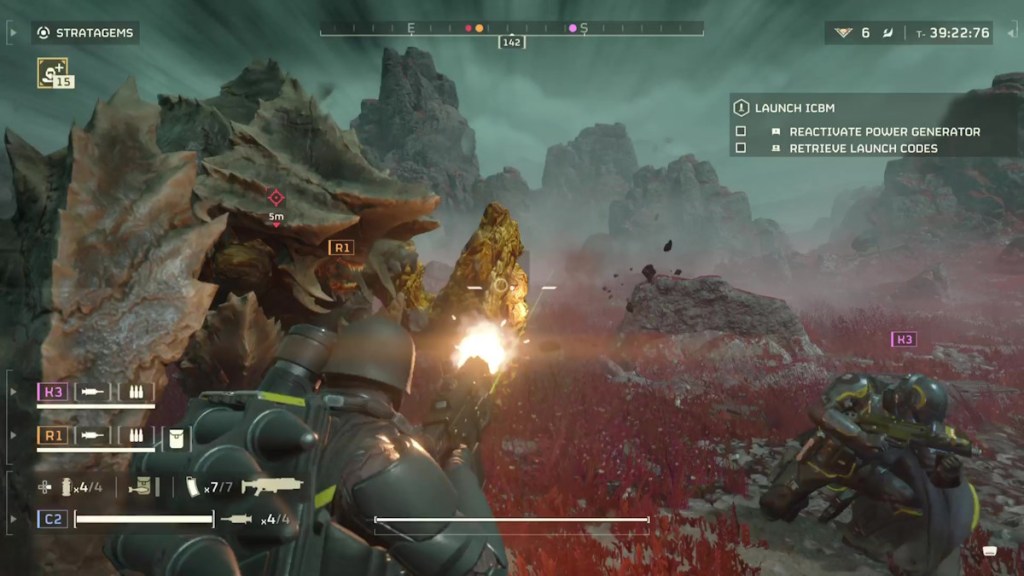1024x576 pixels.
Task: Click your C2 player tag
Action: click(53, 519)
